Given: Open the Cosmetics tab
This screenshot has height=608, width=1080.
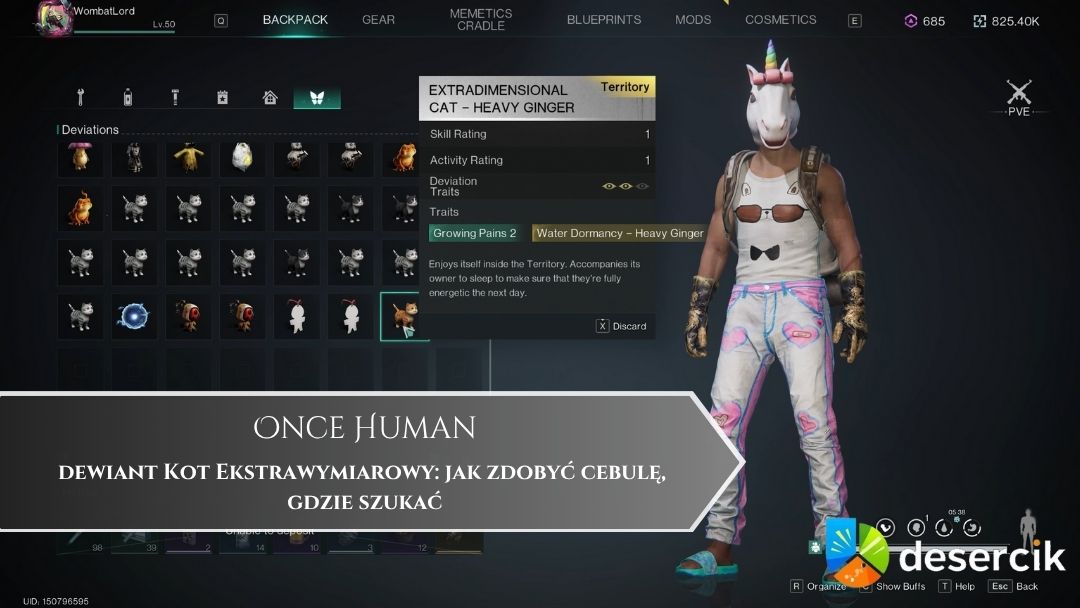Looking at the screenshot, I should tap(780, 20).
